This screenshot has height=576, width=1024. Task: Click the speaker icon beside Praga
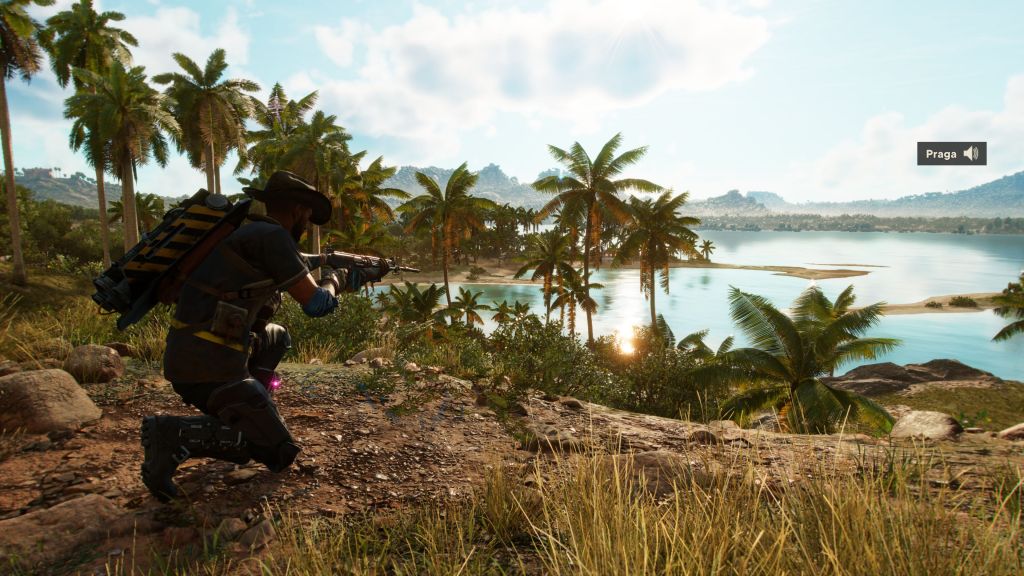(970, 153)
